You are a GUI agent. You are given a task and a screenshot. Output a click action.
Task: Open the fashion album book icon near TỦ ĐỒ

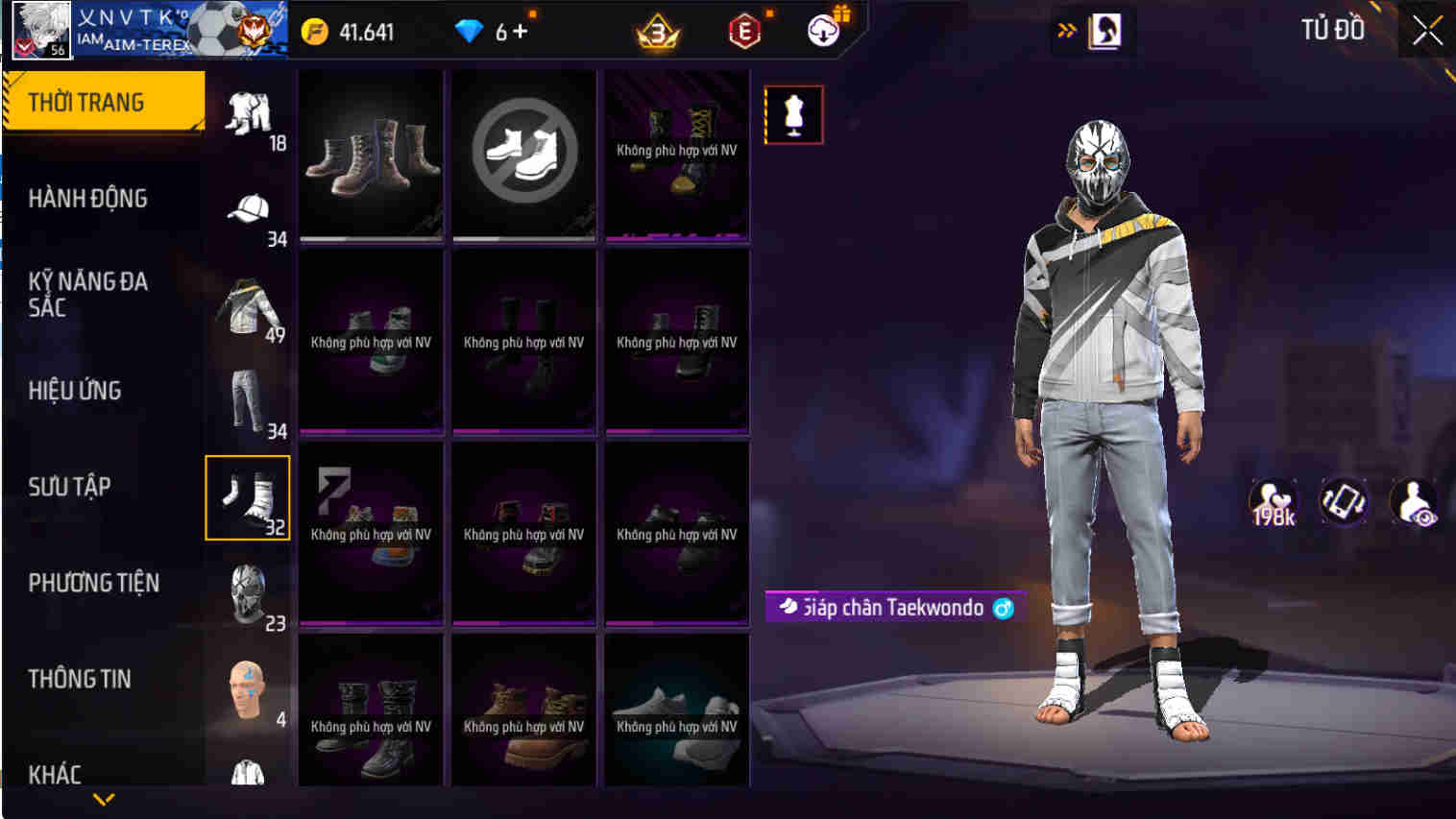coord(1104,30)
